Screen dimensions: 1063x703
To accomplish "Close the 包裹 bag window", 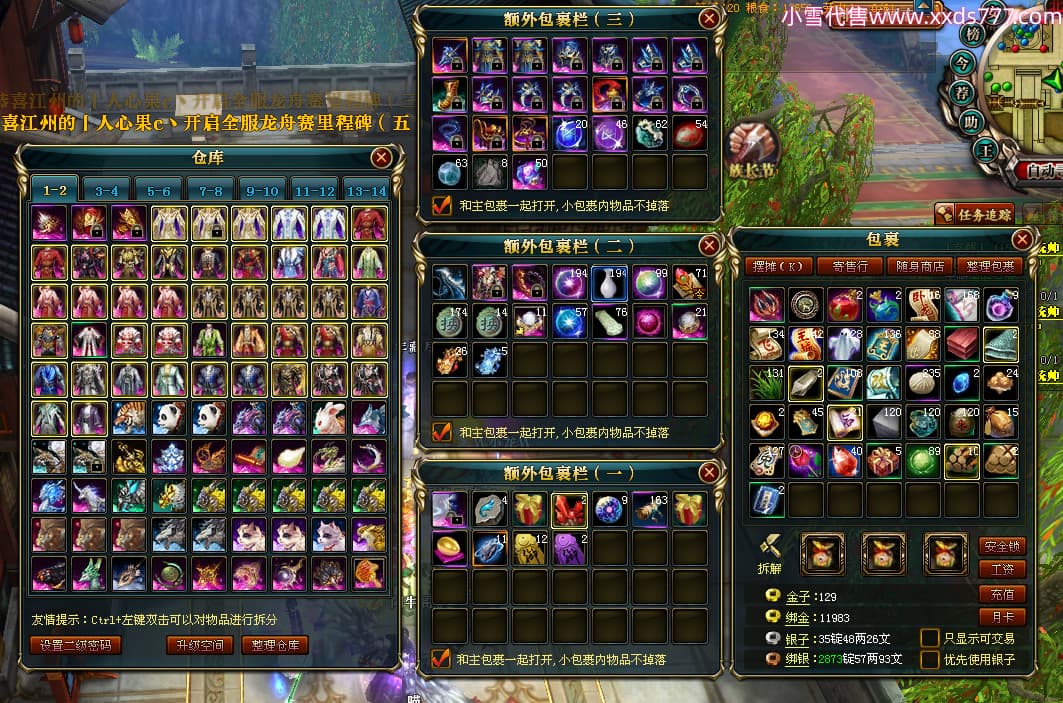I will pos(1022,240).
